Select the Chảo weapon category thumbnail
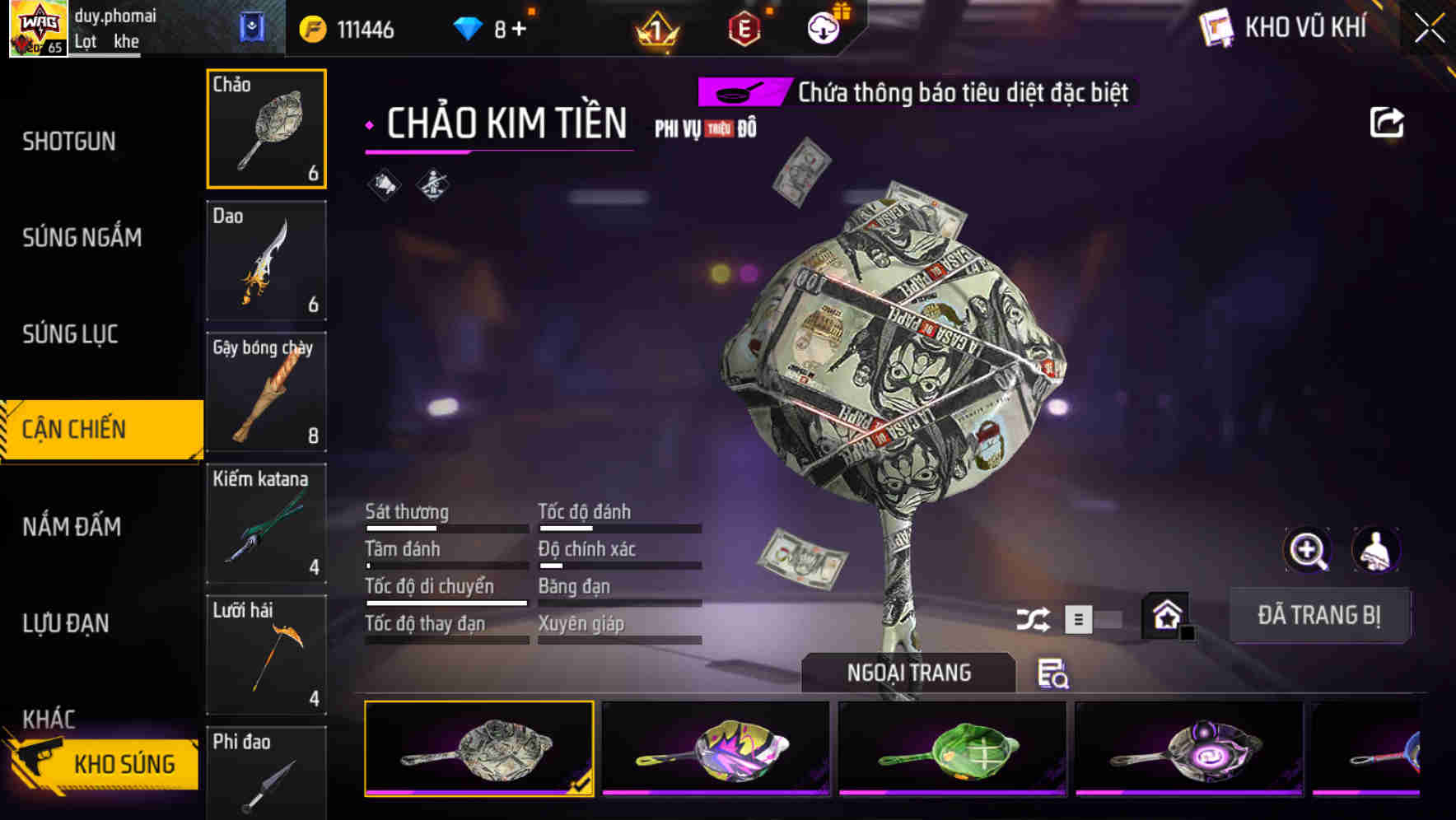Screen dimensions: 1456x820 266,128
